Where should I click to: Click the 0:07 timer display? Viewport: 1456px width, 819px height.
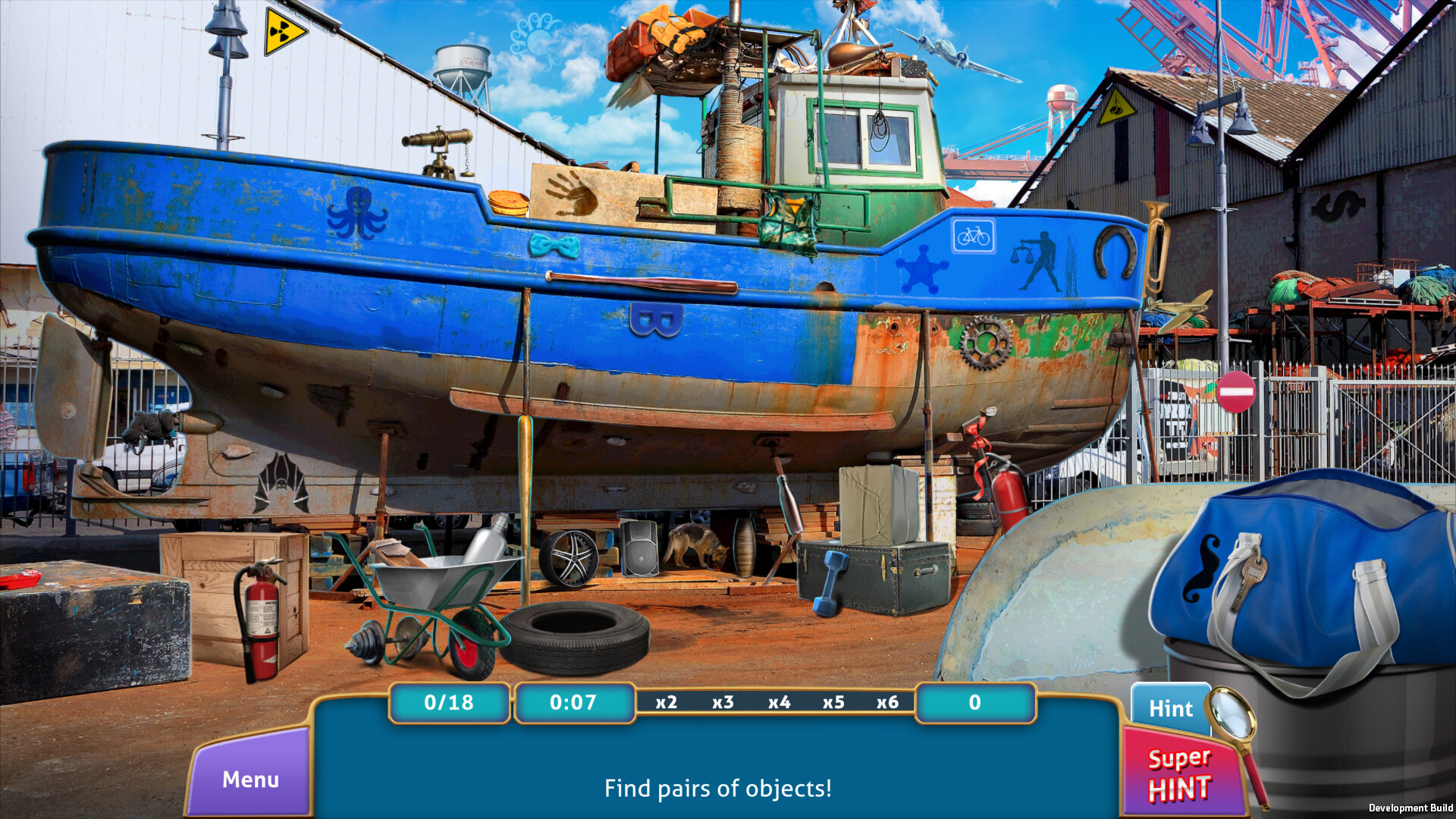coord(574,702)
